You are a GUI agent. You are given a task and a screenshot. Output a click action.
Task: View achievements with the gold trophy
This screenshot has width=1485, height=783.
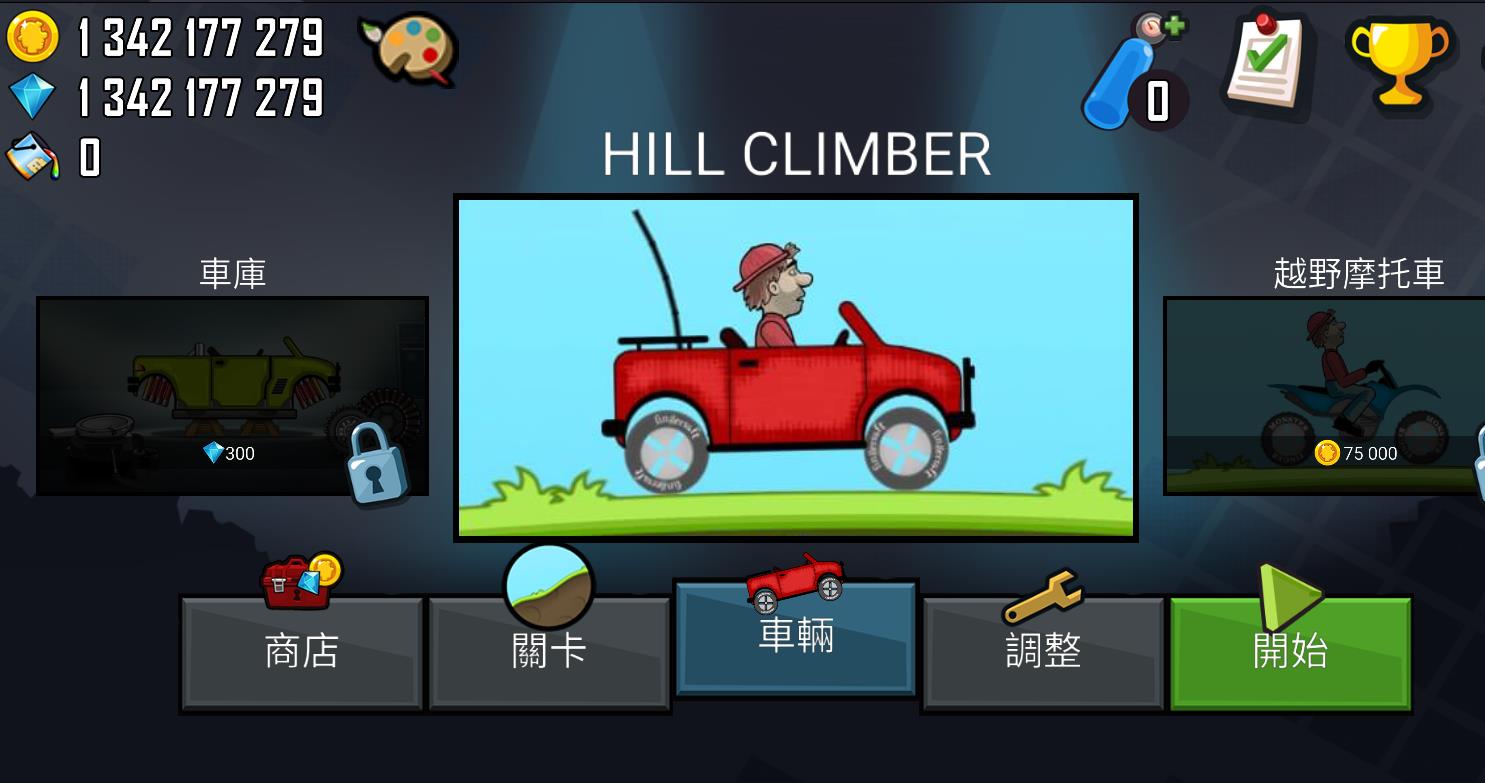1399,60
